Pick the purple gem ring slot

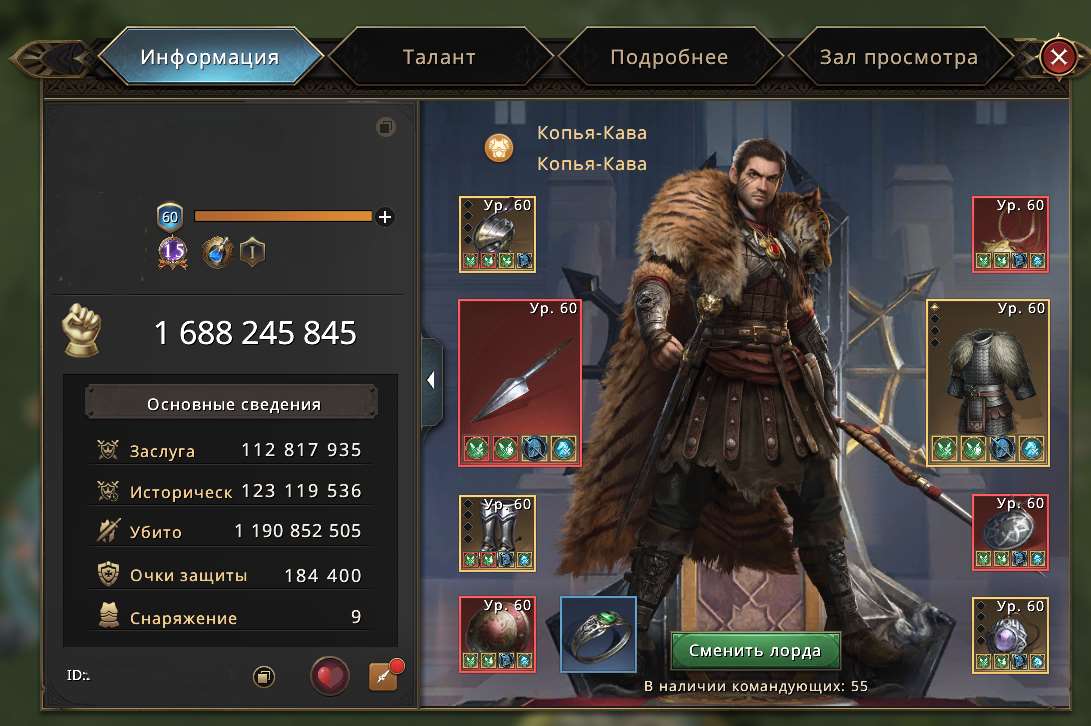(1010, 633)
